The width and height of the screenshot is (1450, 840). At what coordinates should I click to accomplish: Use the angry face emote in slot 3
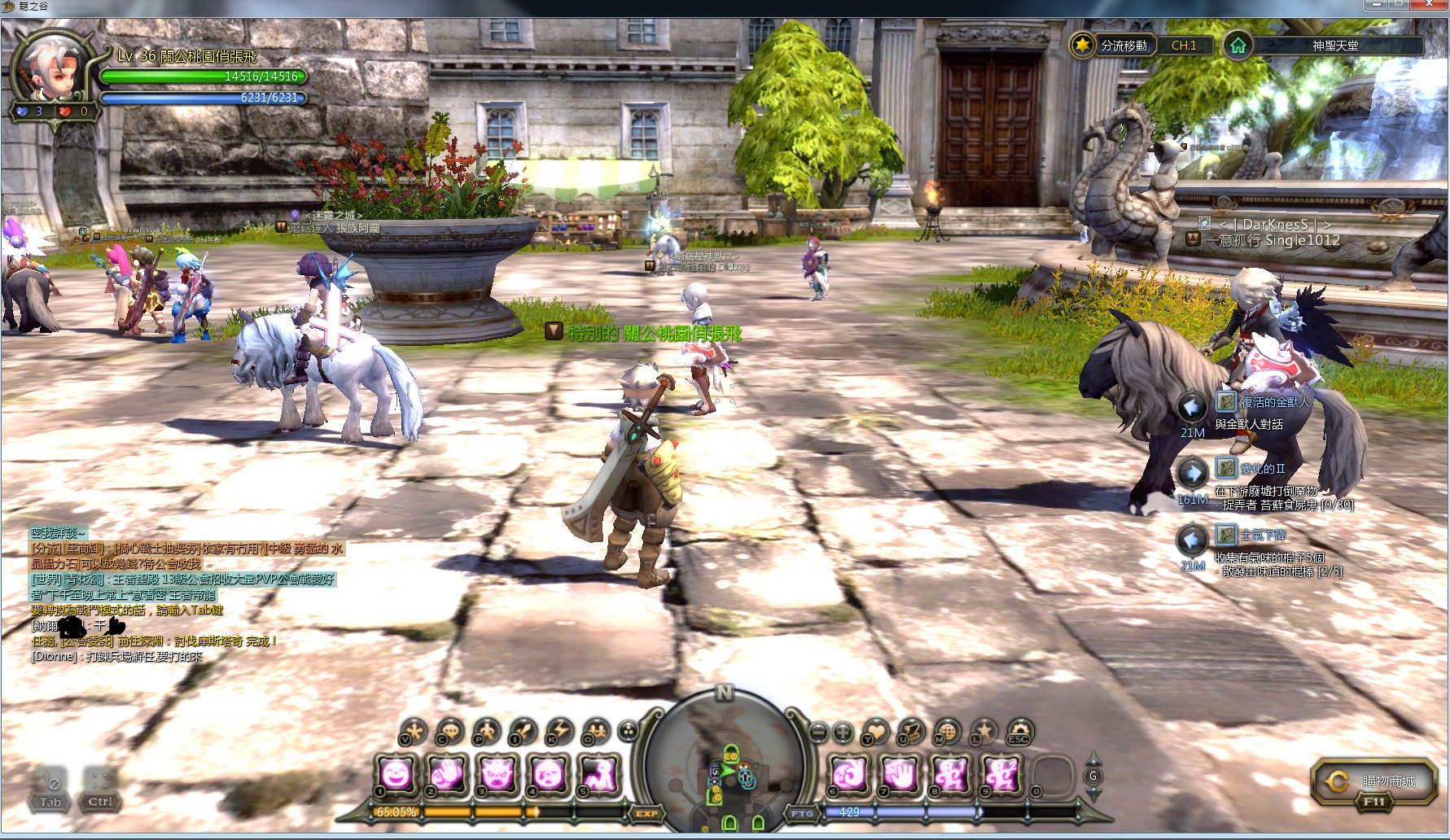[499, 772]
